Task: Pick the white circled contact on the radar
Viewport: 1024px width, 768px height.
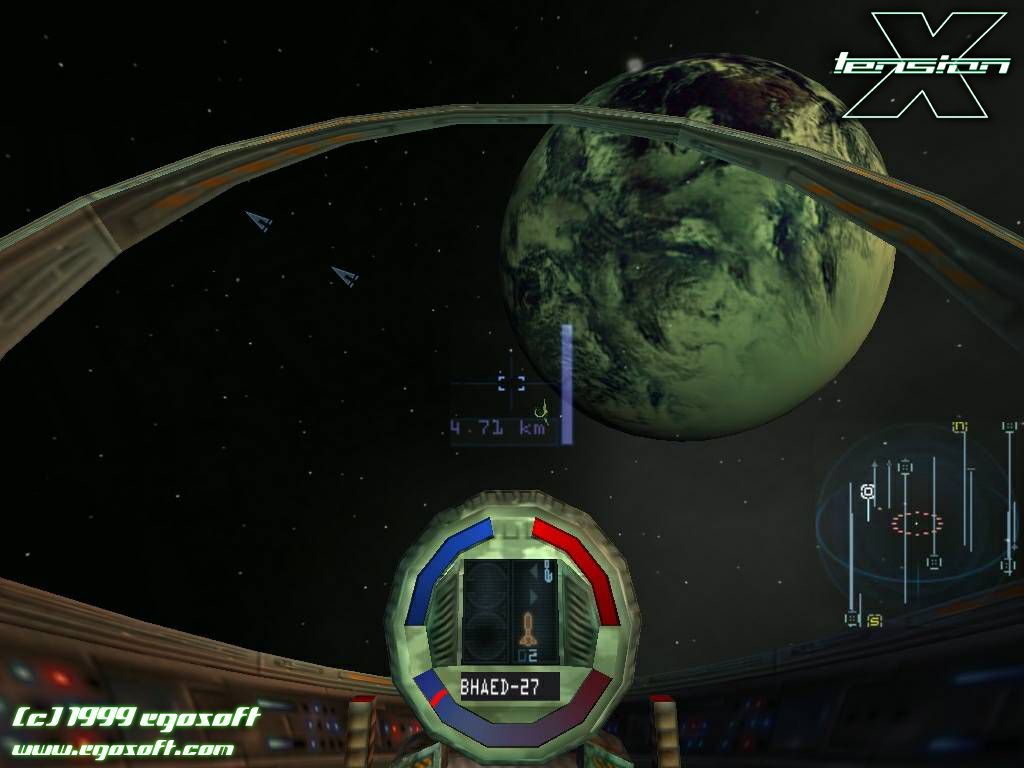Action: pyautogui.click(x=868, y=491)
